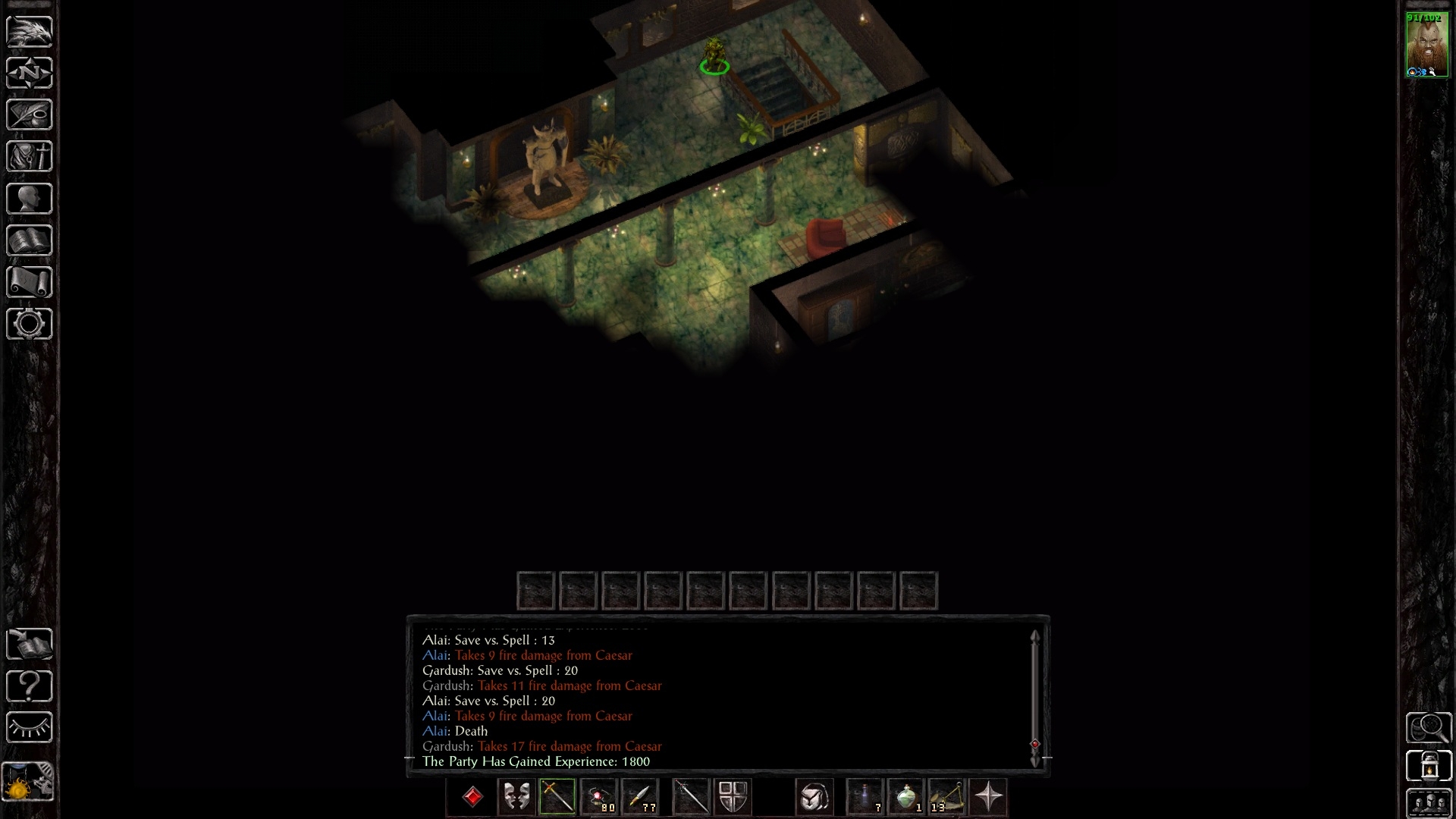Select the bearded character portrait
Screen dimensions: 1456x819
click(1427, 45)
